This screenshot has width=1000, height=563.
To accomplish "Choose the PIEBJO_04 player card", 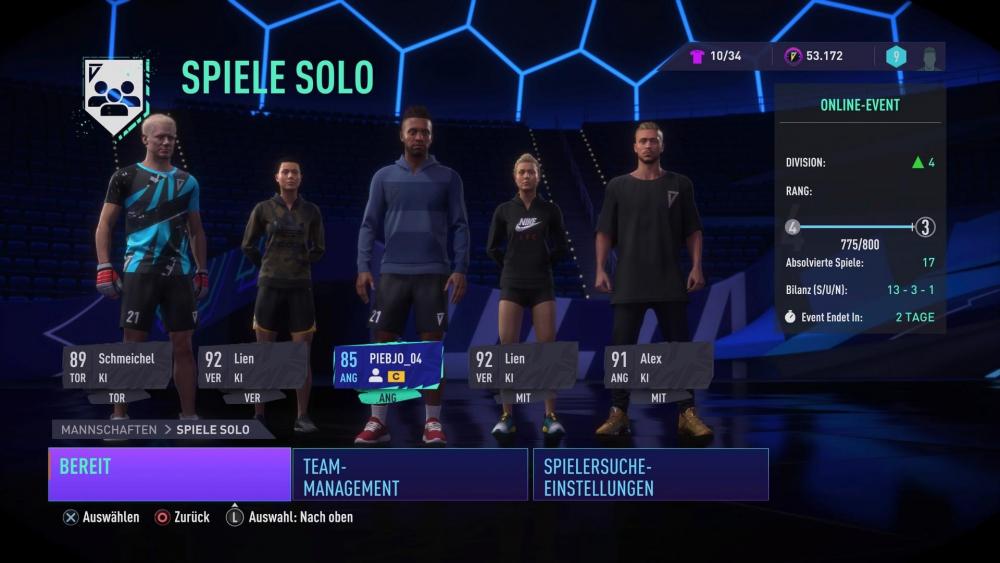I will [x=388, y=366].
